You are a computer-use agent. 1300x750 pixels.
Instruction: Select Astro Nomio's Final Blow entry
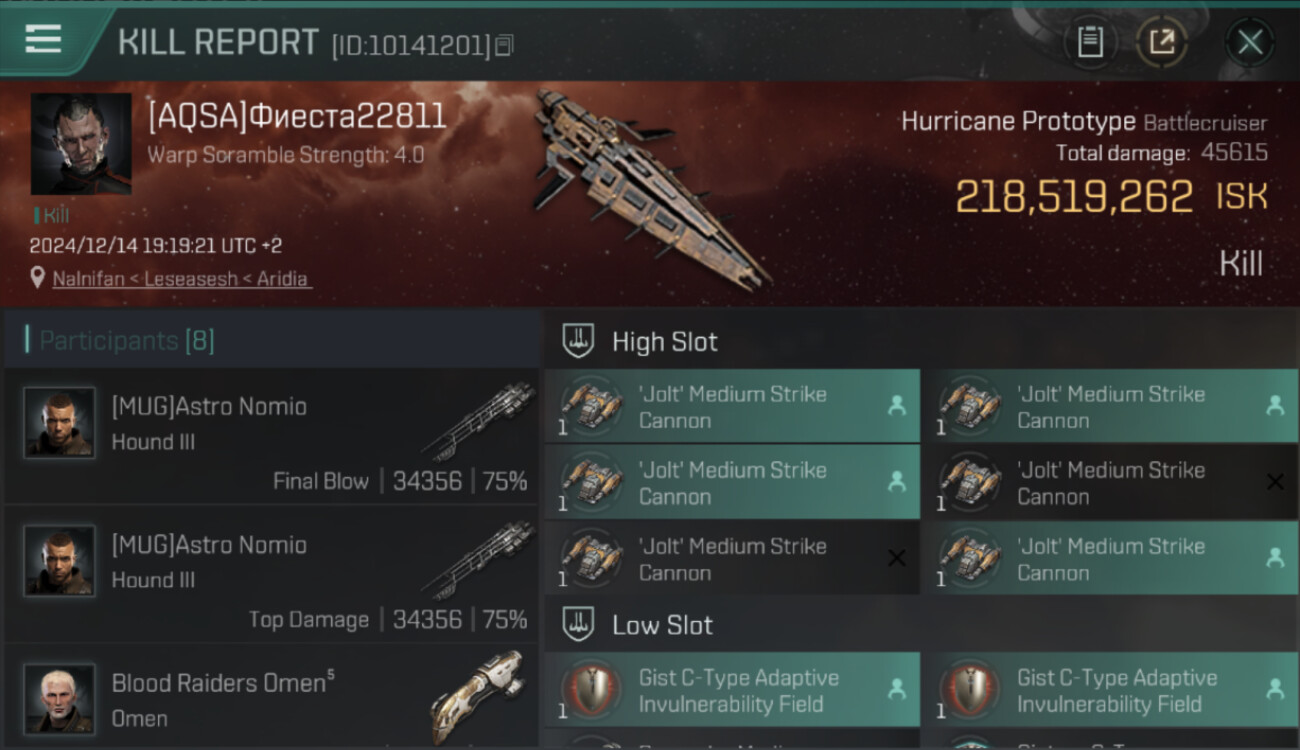272,436
